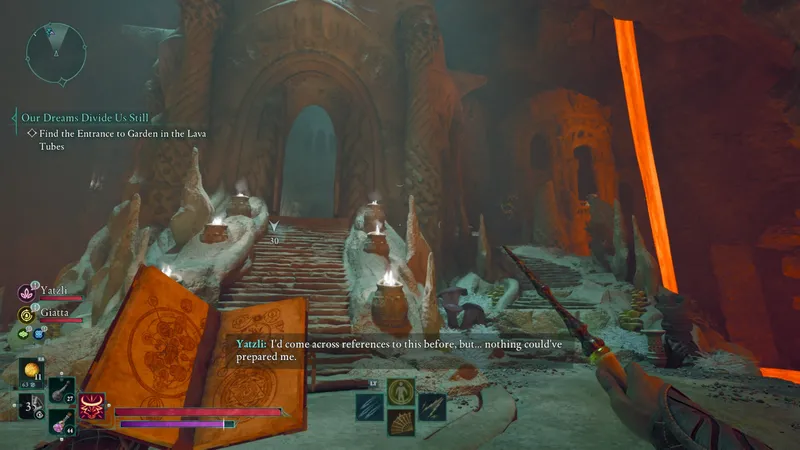
Task: Select Giatta's companion portrait
Action: (27, 313)
